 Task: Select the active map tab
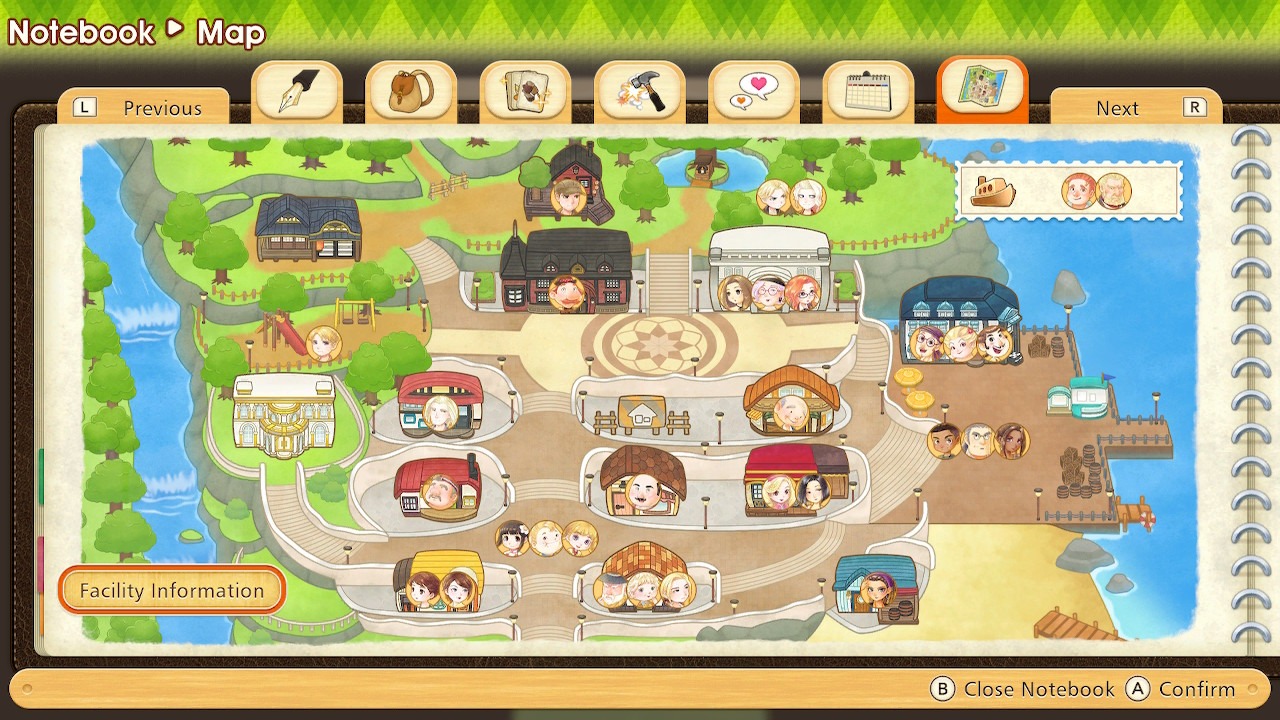[x=982, y=88]
